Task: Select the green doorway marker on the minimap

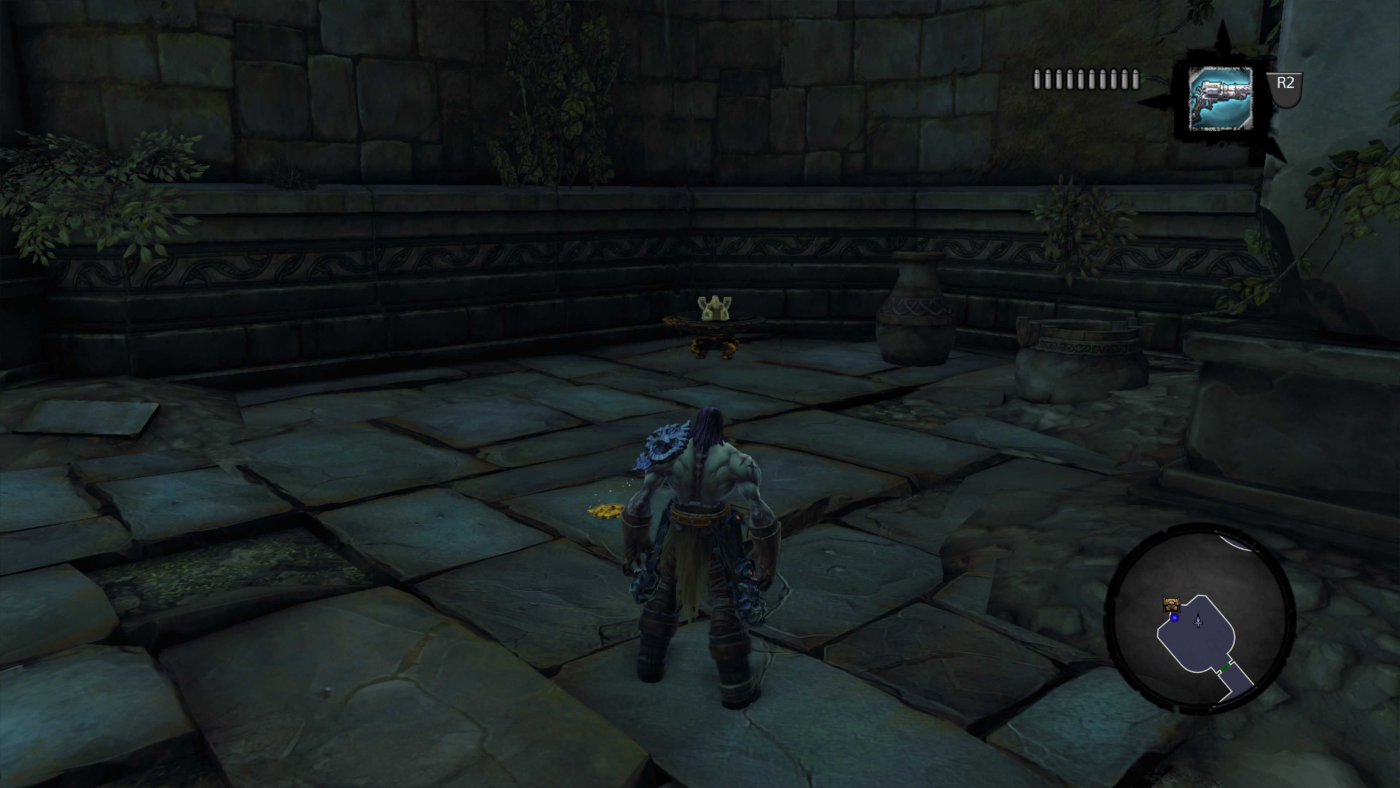Action: 1226,666
